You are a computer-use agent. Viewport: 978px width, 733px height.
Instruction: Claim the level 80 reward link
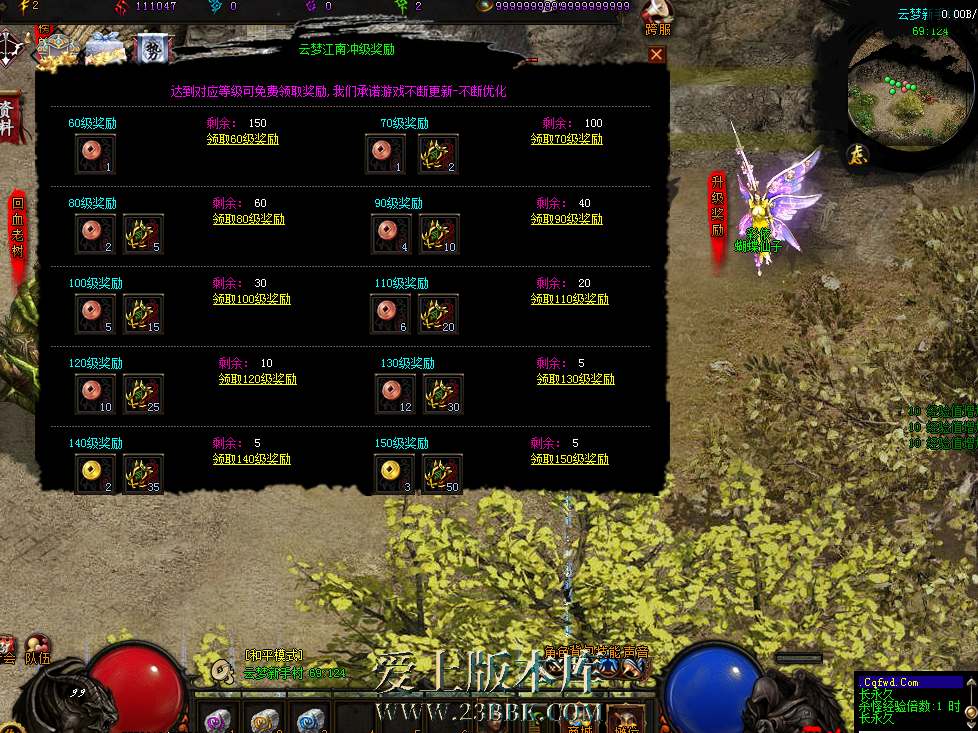(x=248, y=219)
